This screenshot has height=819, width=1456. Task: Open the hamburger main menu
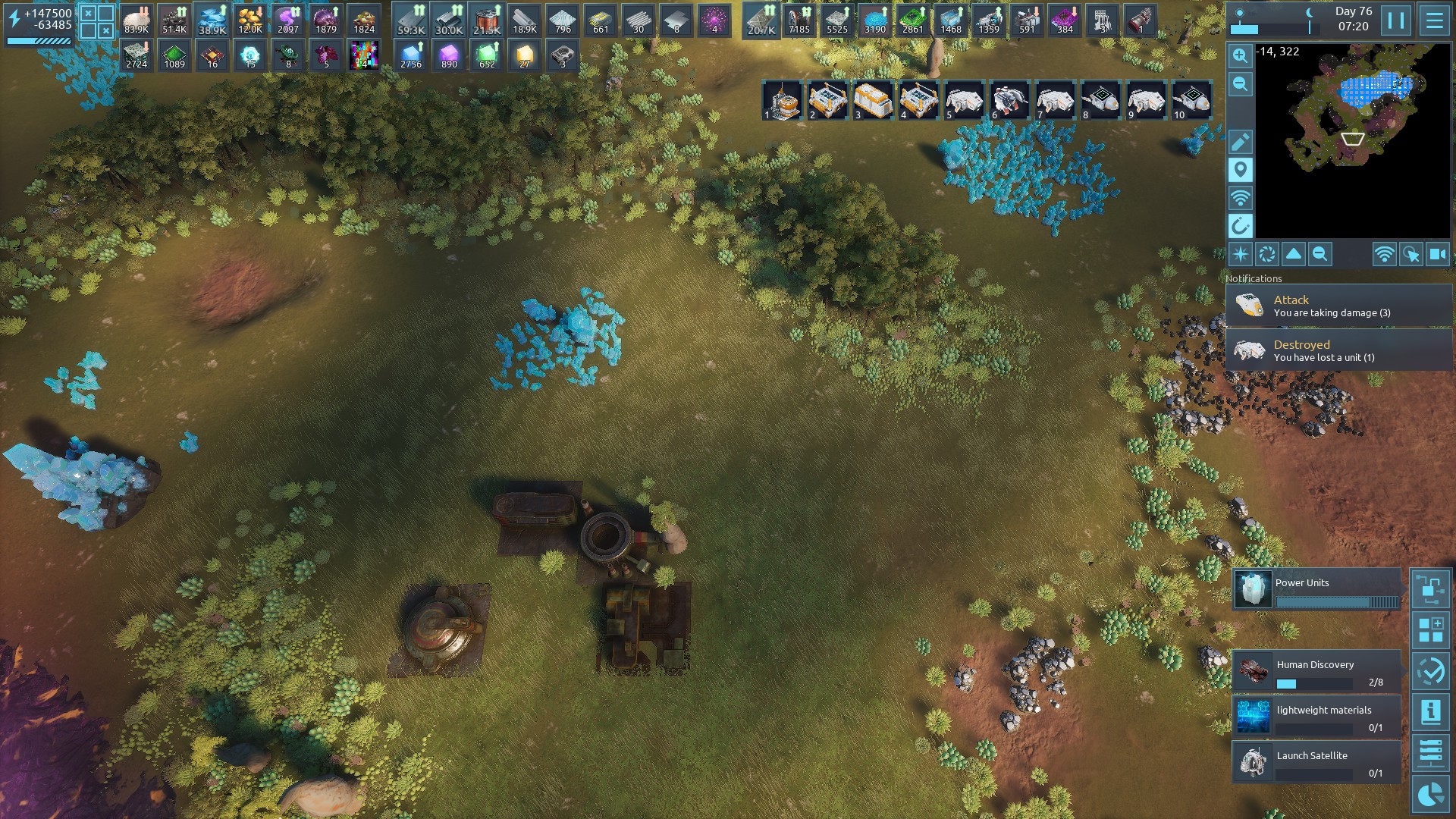pos(1434,20)
